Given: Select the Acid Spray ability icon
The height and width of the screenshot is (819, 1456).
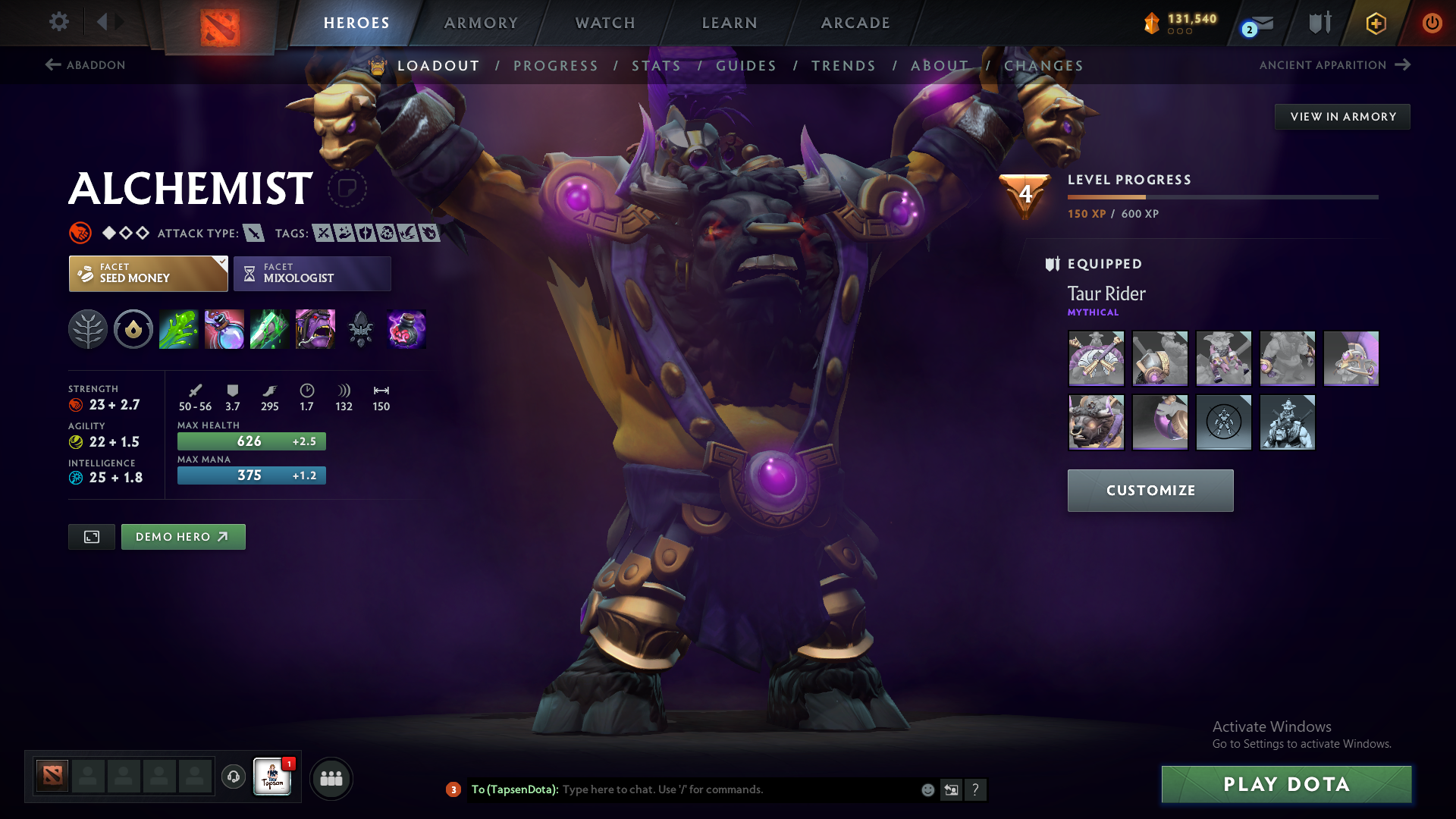Looking at the screenshot, I should point(178,329).
